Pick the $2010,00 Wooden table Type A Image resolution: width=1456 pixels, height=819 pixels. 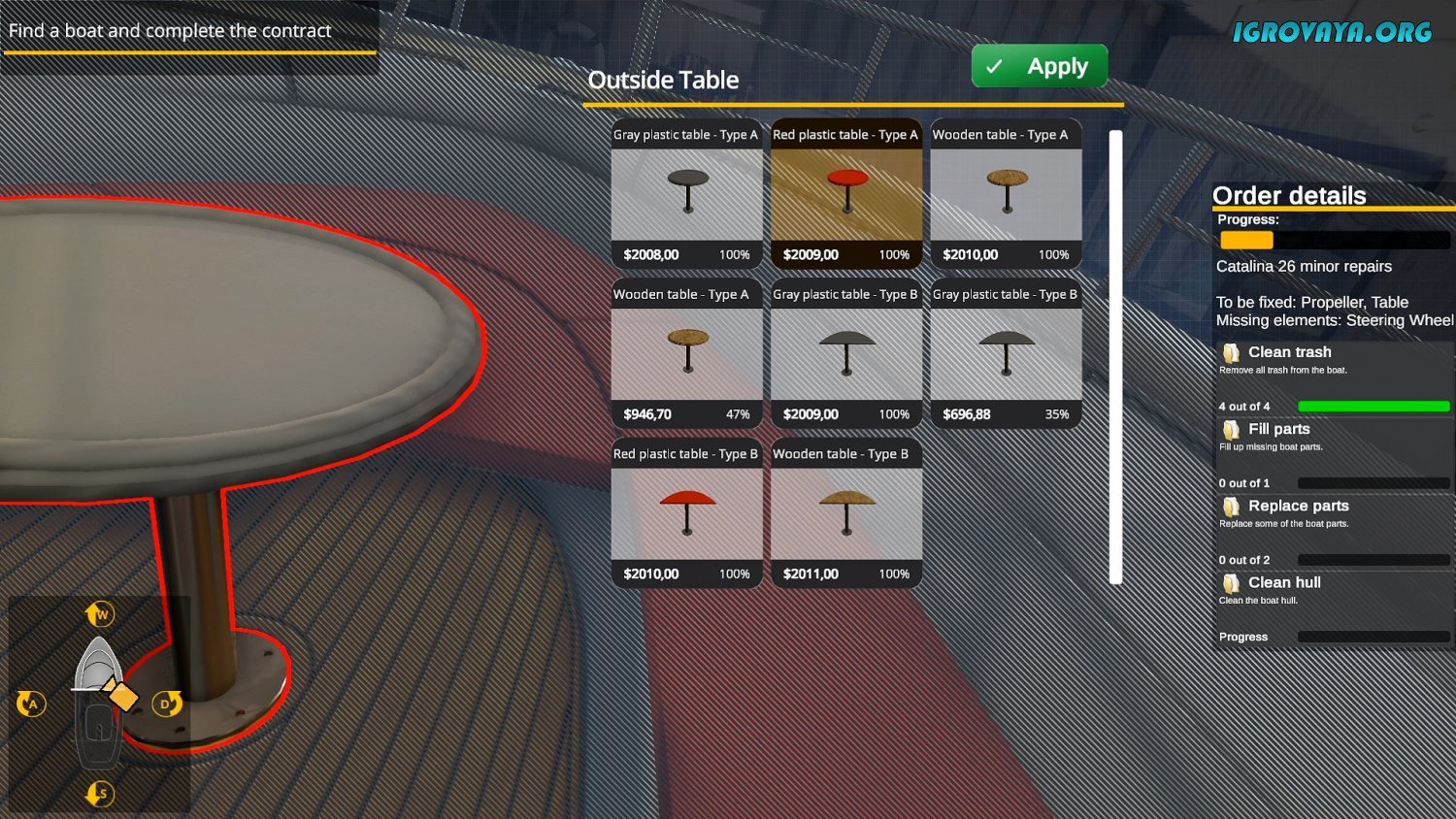1006,194
